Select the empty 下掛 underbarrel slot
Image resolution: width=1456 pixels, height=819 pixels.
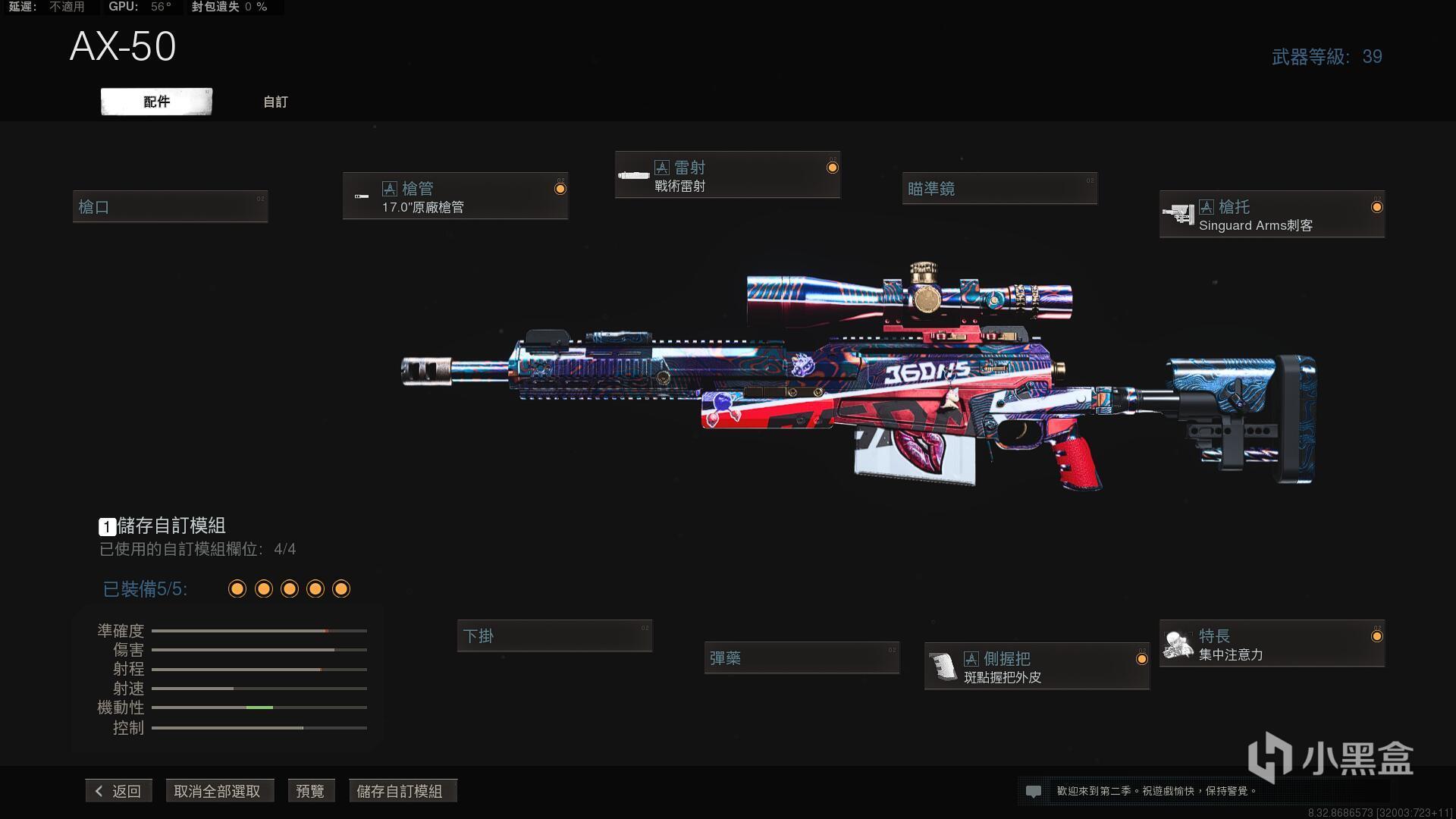pos(554,636)
